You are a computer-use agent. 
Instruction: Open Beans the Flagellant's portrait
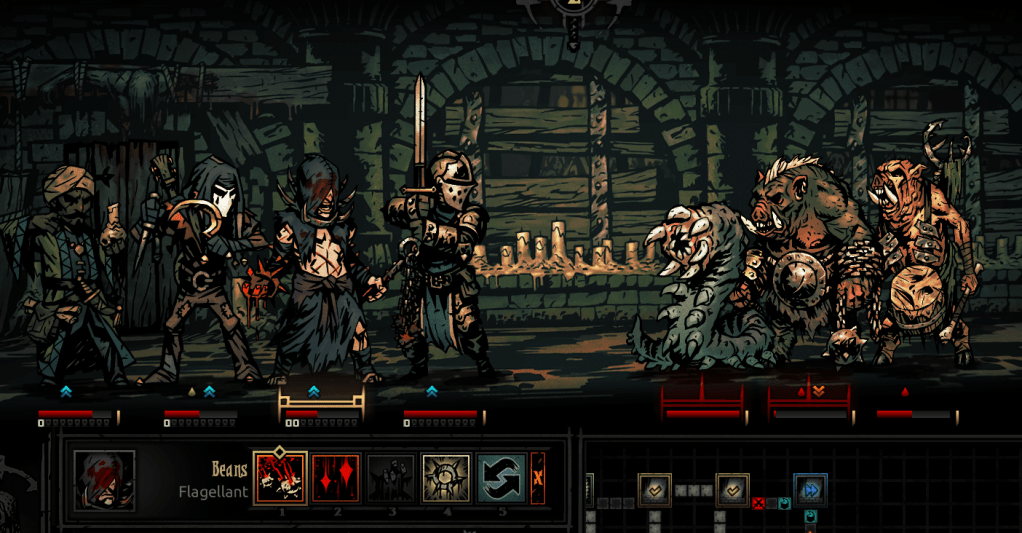pos(104,480)
